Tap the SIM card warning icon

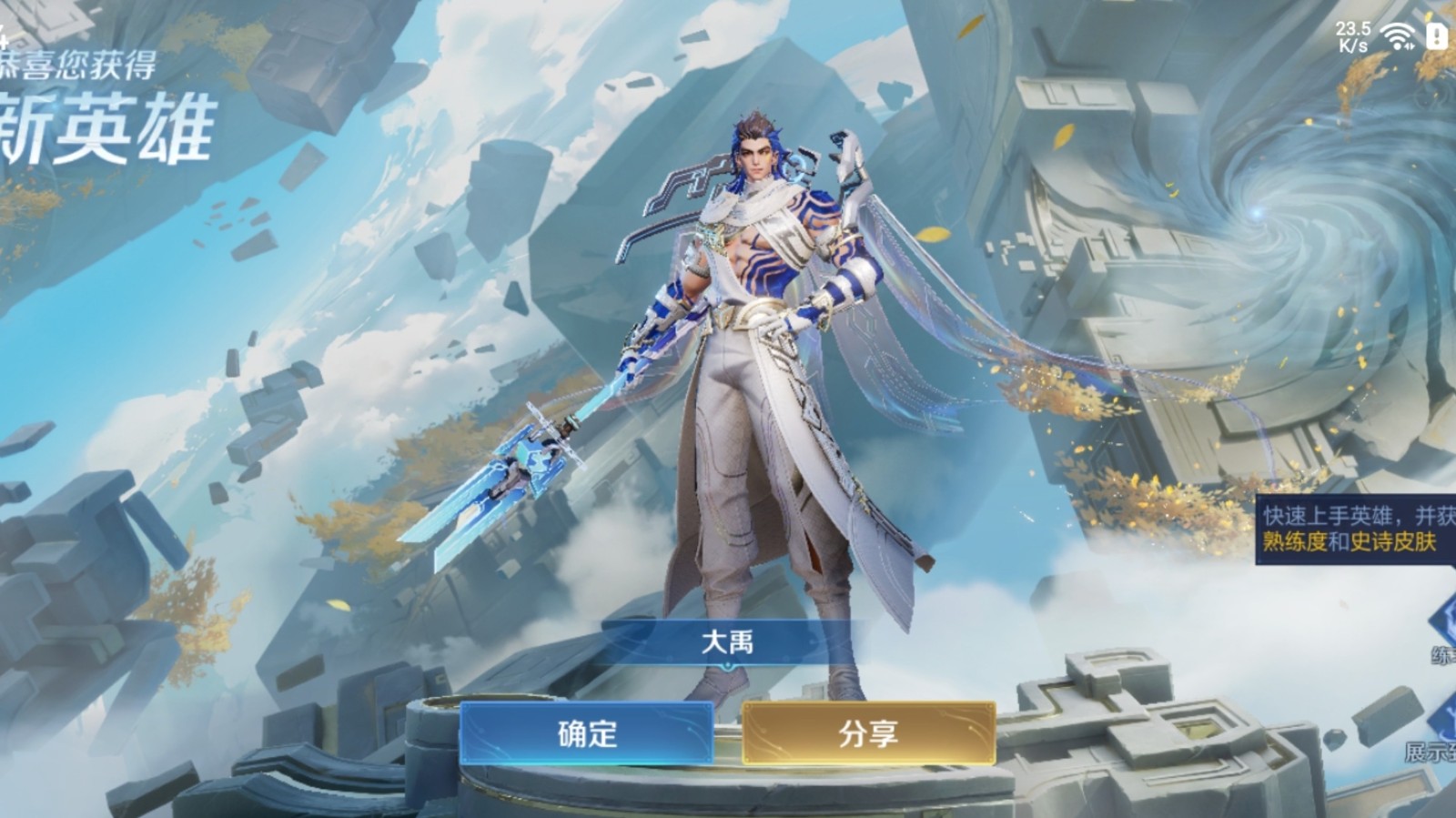[x=1436, y=36]
